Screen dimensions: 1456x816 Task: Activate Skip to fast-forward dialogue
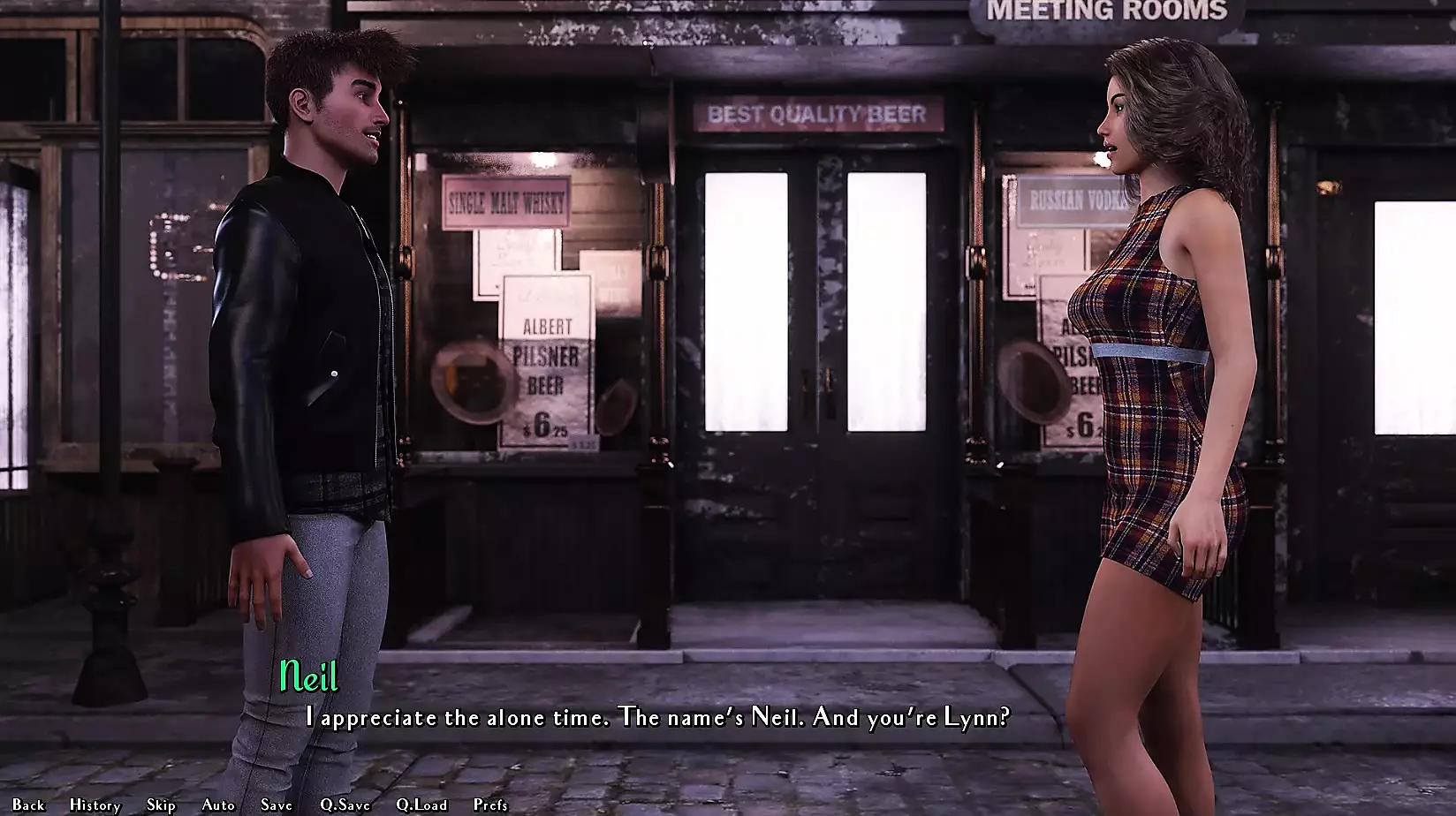coord(161,805)
